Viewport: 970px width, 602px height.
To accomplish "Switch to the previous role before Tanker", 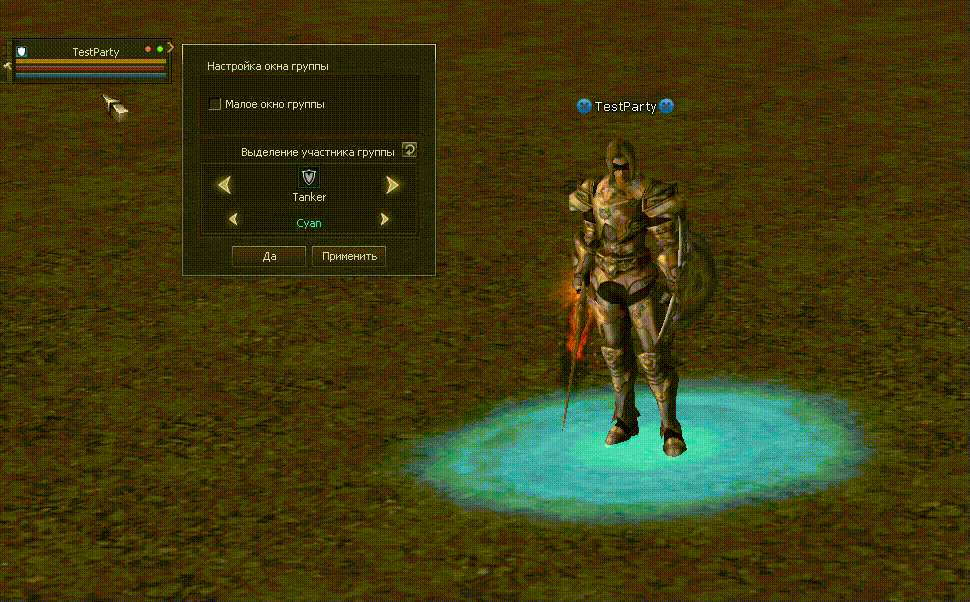I will tap(225, 185).
